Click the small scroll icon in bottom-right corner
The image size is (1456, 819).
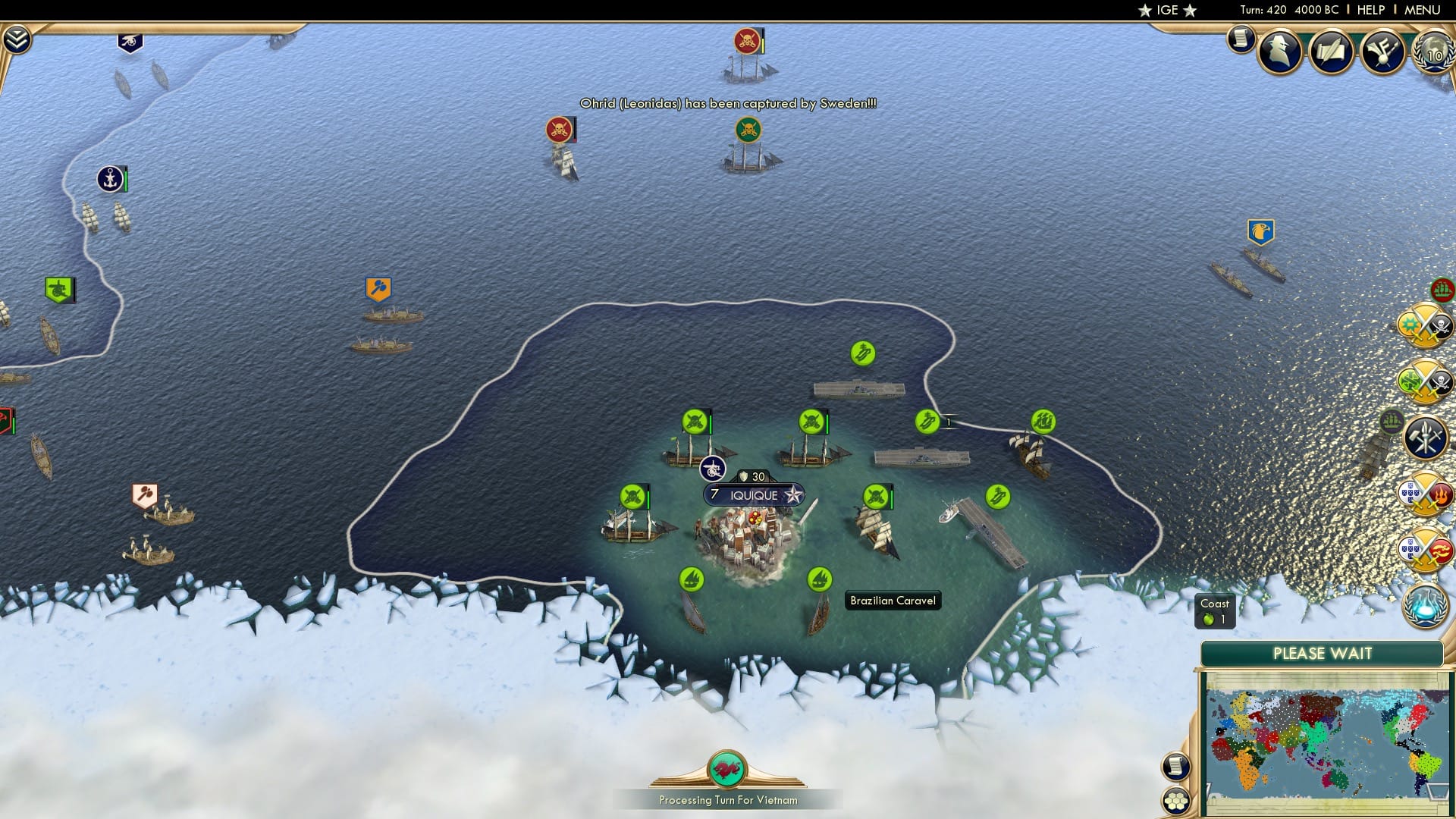click(x=1175, y=767)
